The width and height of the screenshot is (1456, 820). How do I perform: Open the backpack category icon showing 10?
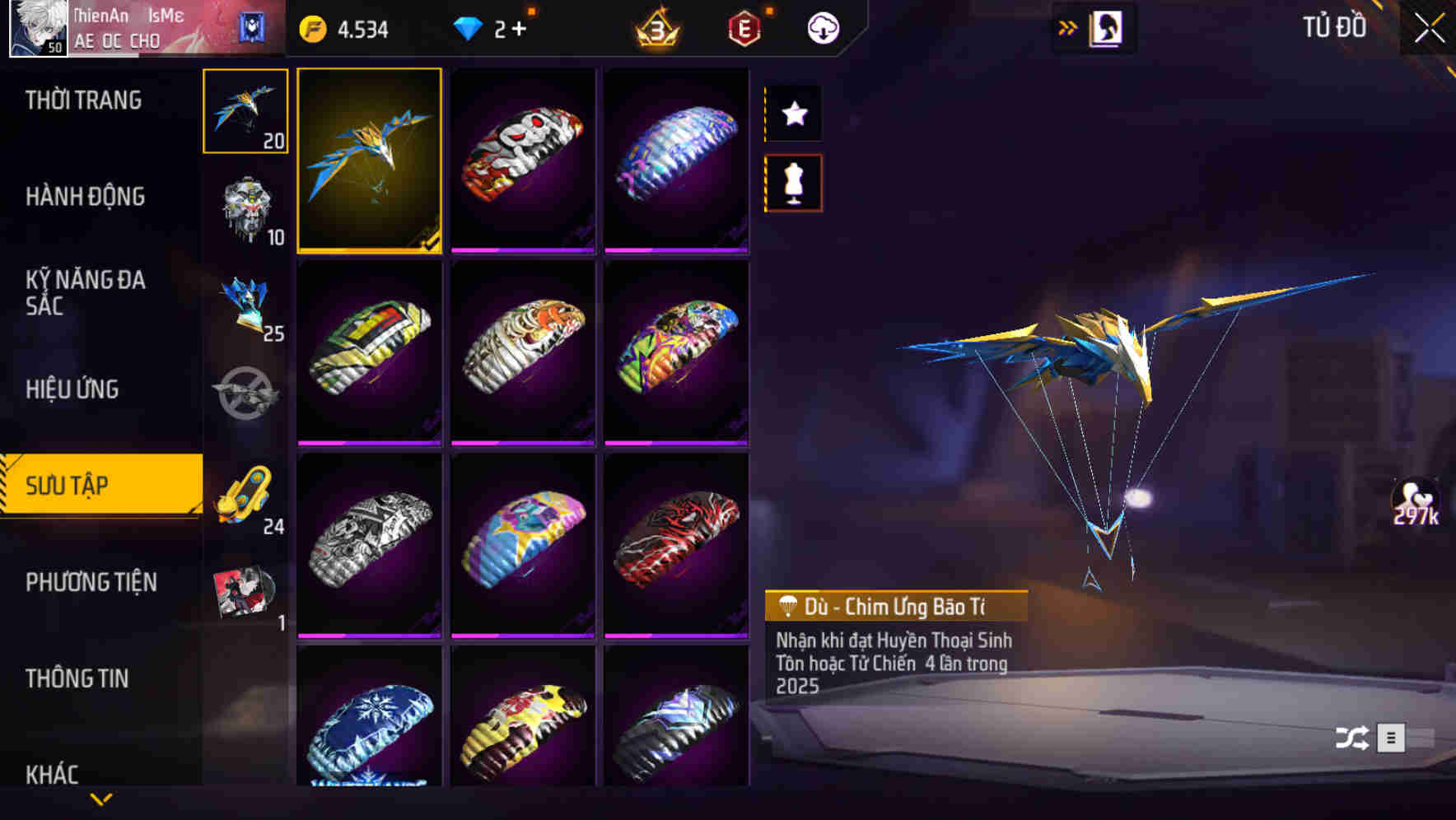244,210
